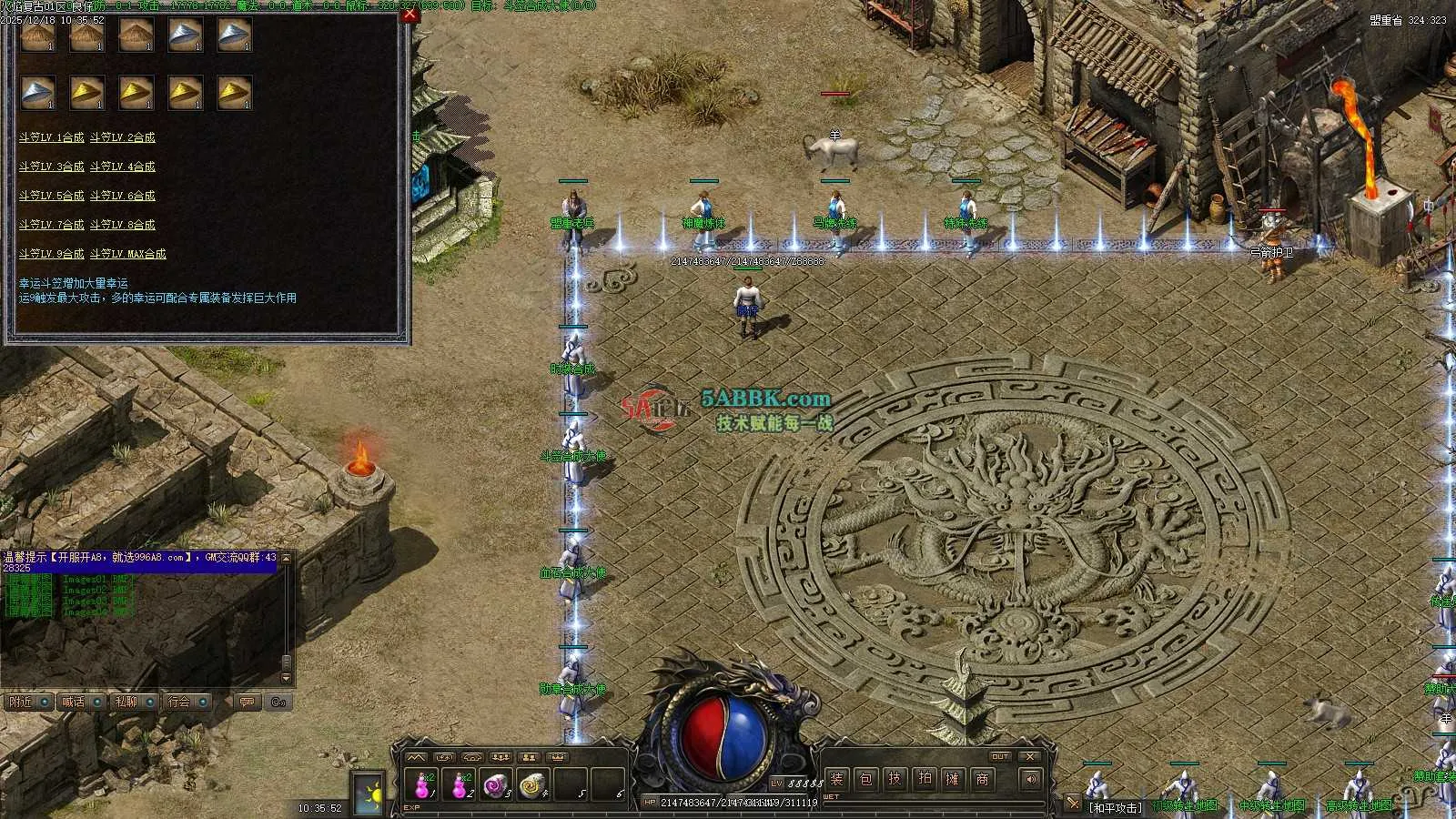Open the 商 shop button
This screenshot has height=819, width=1456.
(982, 779)
